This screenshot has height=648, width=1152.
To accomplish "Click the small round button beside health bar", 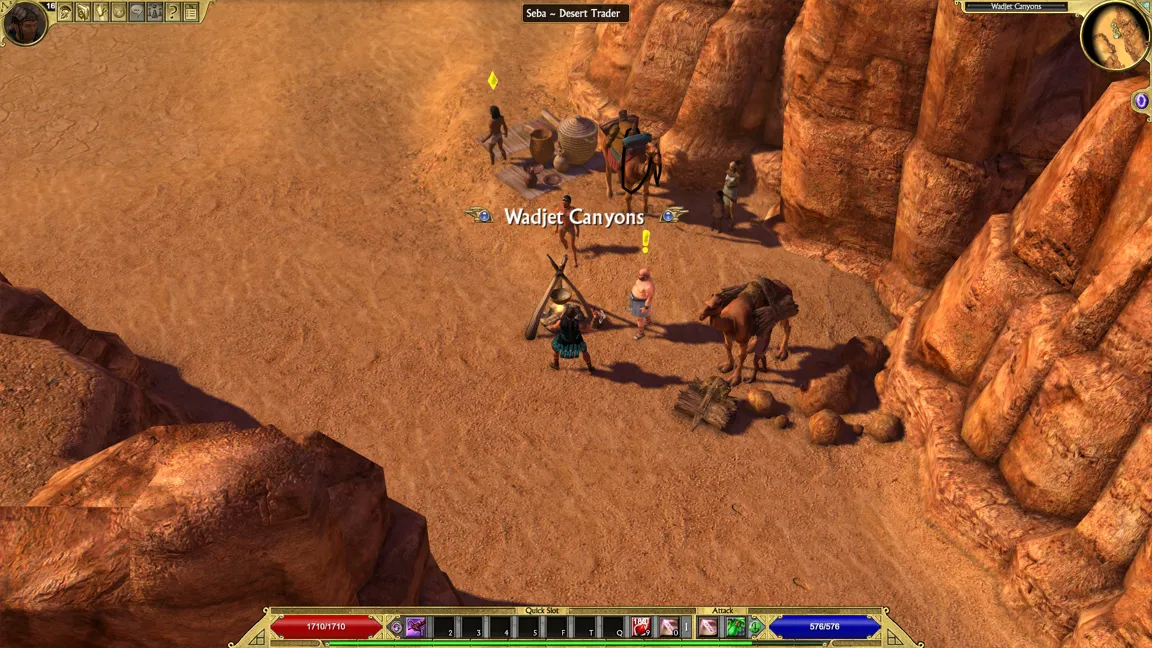I will [x=395, y=627].
